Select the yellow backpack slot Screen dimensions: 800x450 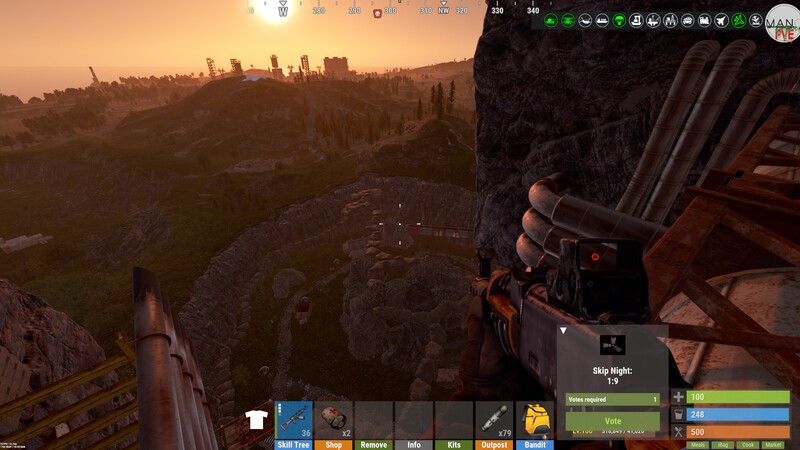(x=535, y=420)
